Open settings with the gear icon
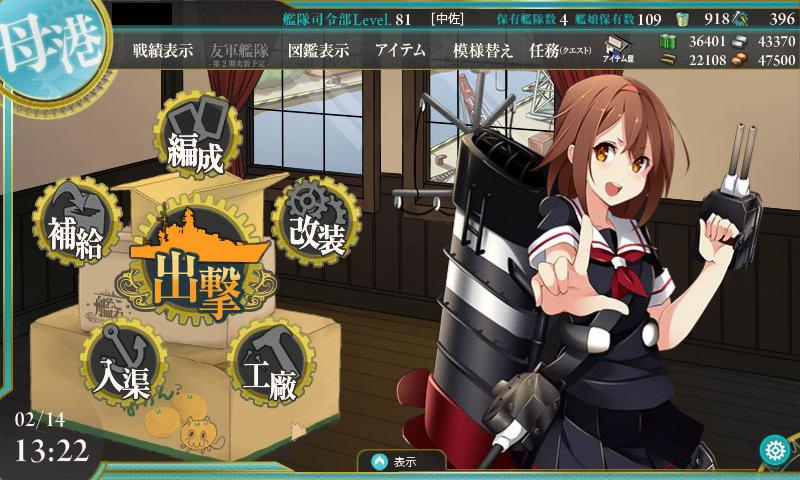Viewport: 800px width, 480px height. 774,451
